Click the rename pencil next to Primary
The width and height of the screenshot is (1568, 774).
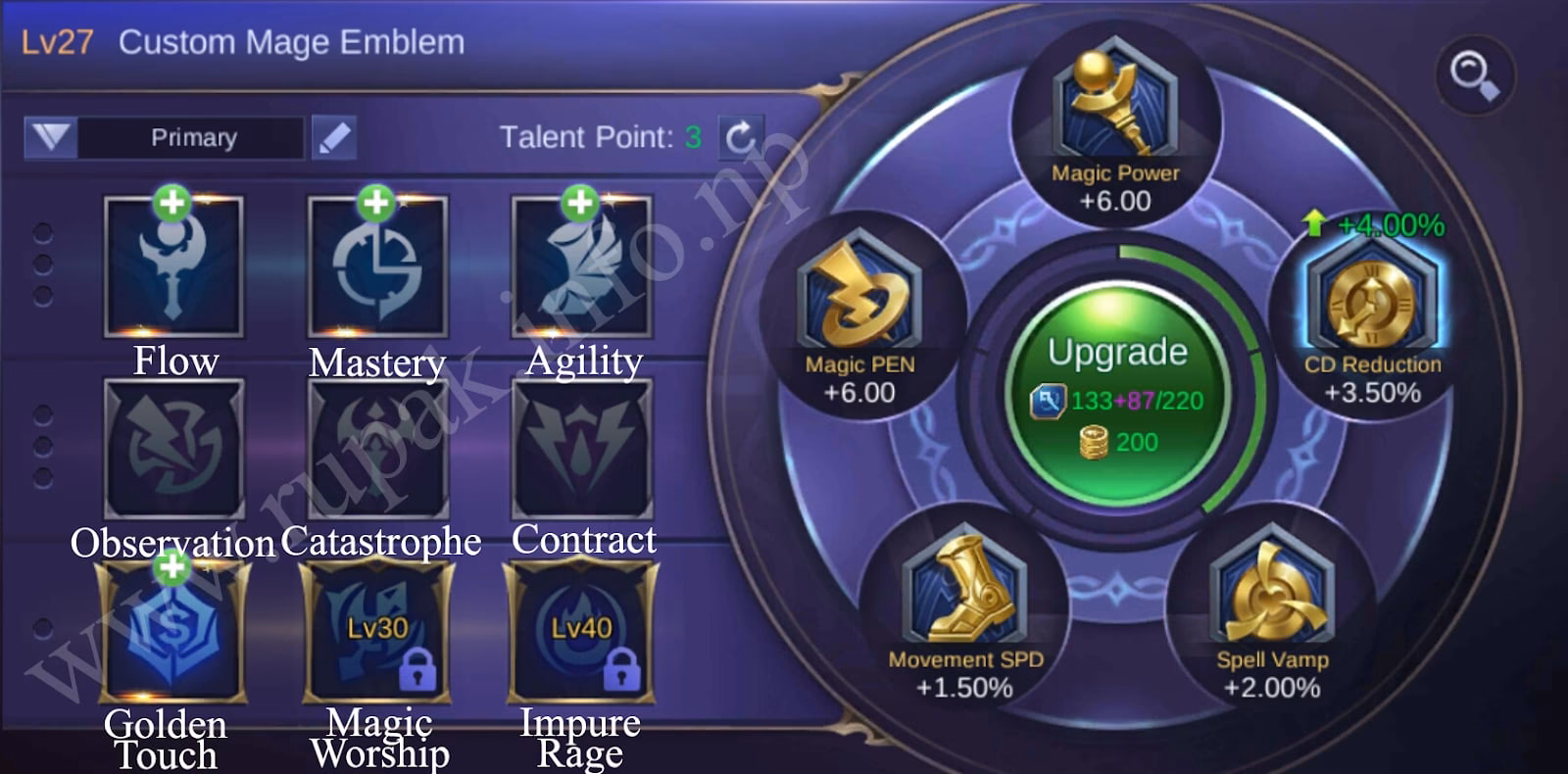click(333, 136)
